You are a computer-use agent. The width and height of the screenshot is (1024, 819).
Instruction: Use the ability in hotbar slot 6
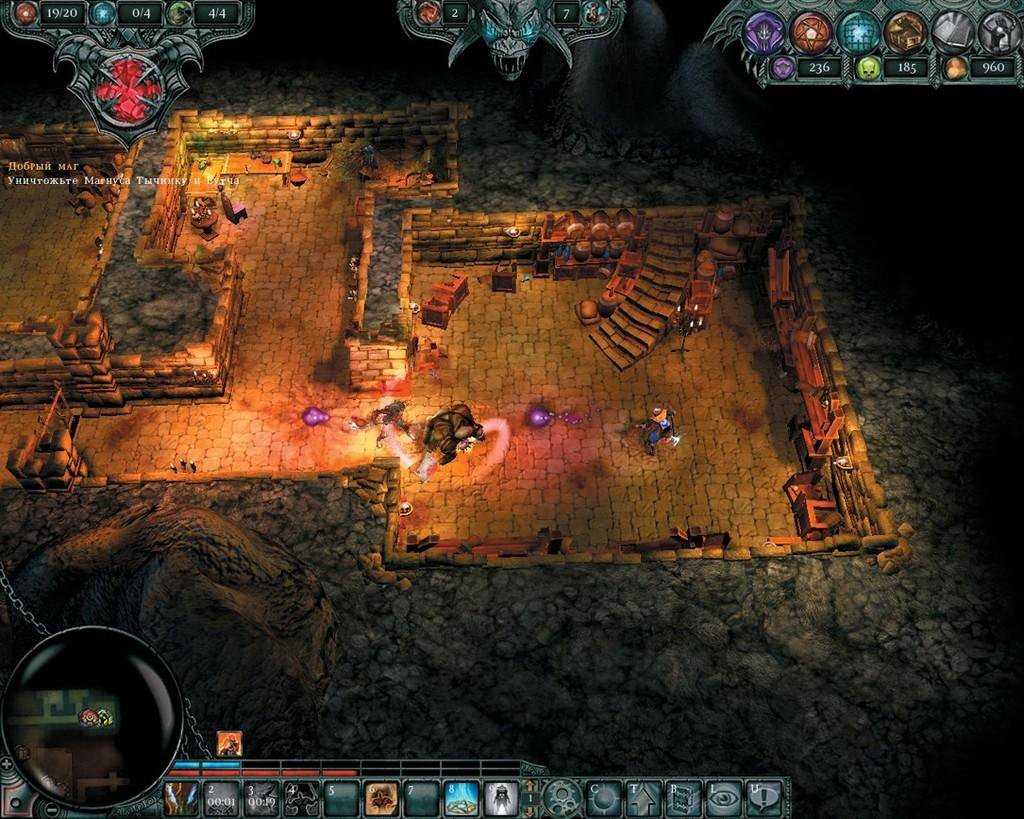click(380, 798)
